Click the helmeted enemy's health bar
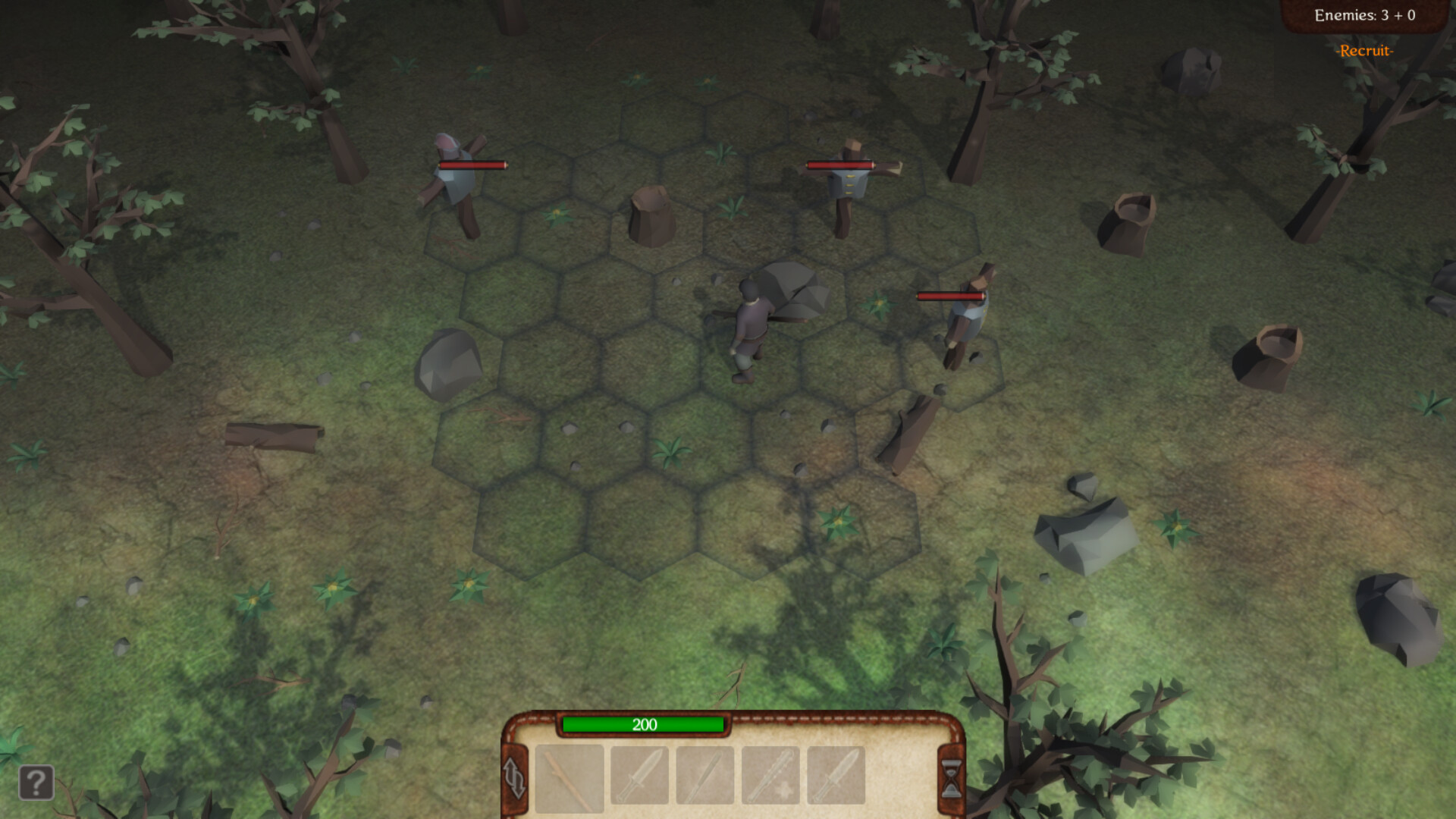This screenshot has width=1456, height=819. (x=472, y=164)
